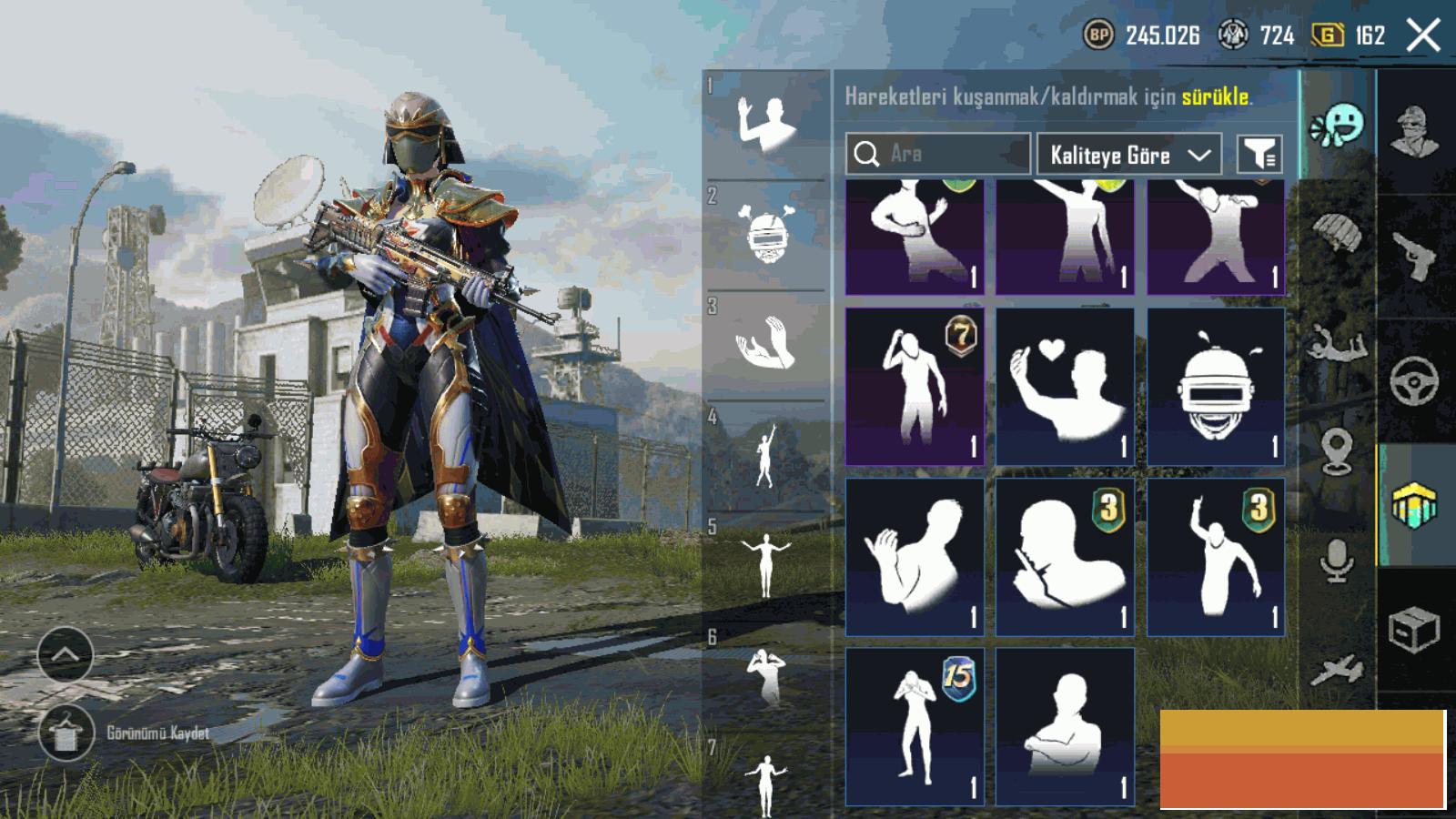Open the microphone voice category tab
1456x819 pixels.
click(x=1336, y=559)
